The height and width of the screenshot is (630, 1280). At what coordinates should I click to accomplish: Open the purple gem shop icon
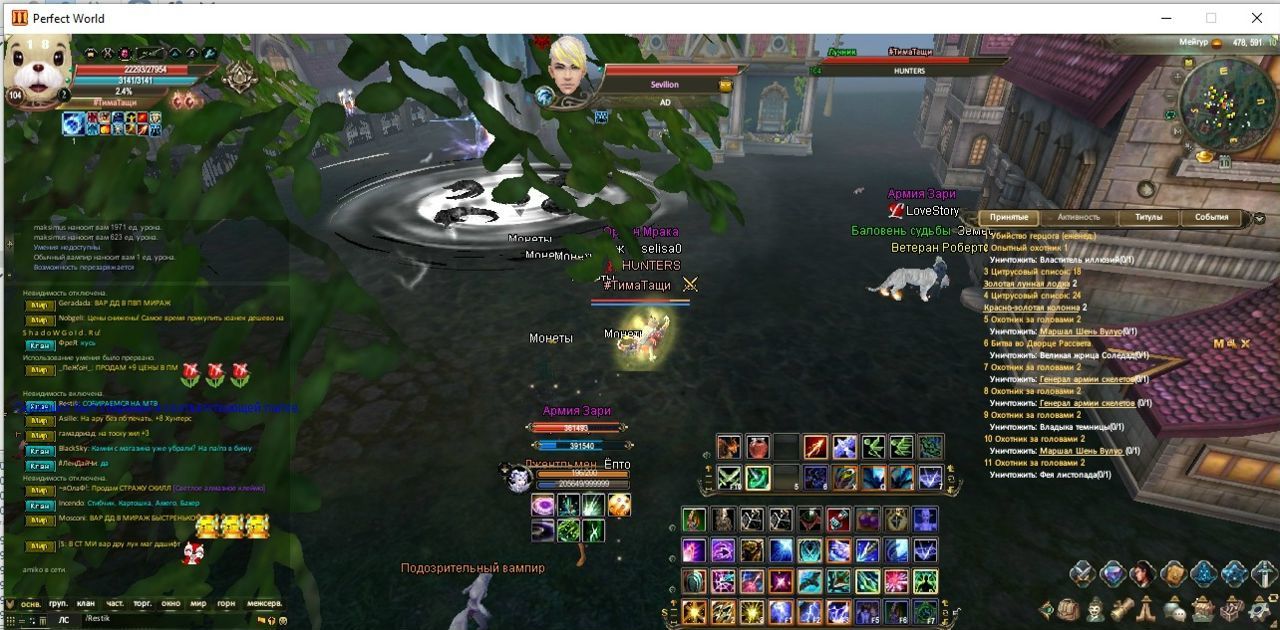(x=1112, y=574)
